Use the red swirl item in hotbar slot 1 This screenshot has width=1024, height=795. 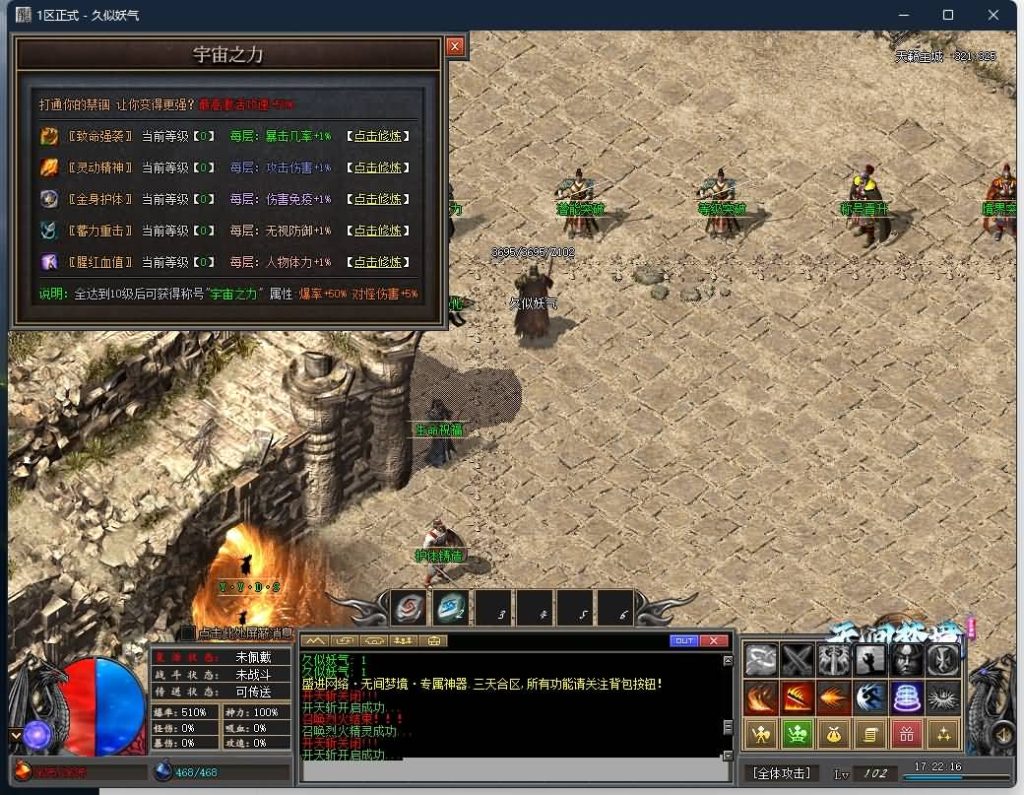pos(409,607)
